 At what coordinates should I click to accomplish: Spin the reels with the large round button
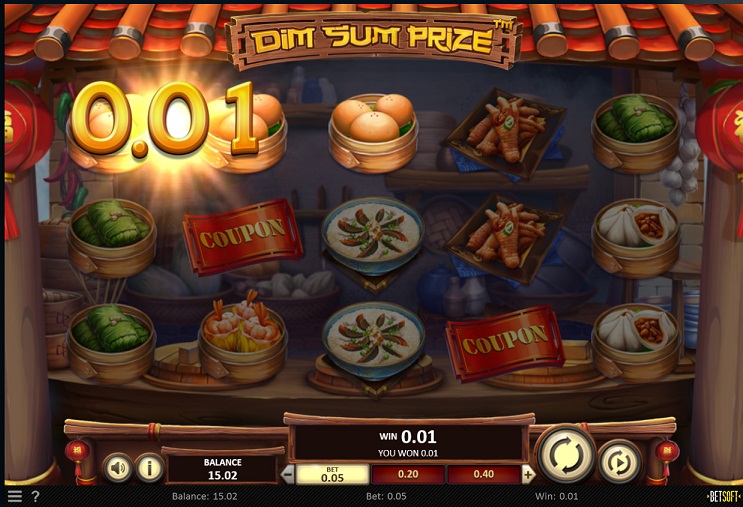pyautogui.click(x=566, y=455)
